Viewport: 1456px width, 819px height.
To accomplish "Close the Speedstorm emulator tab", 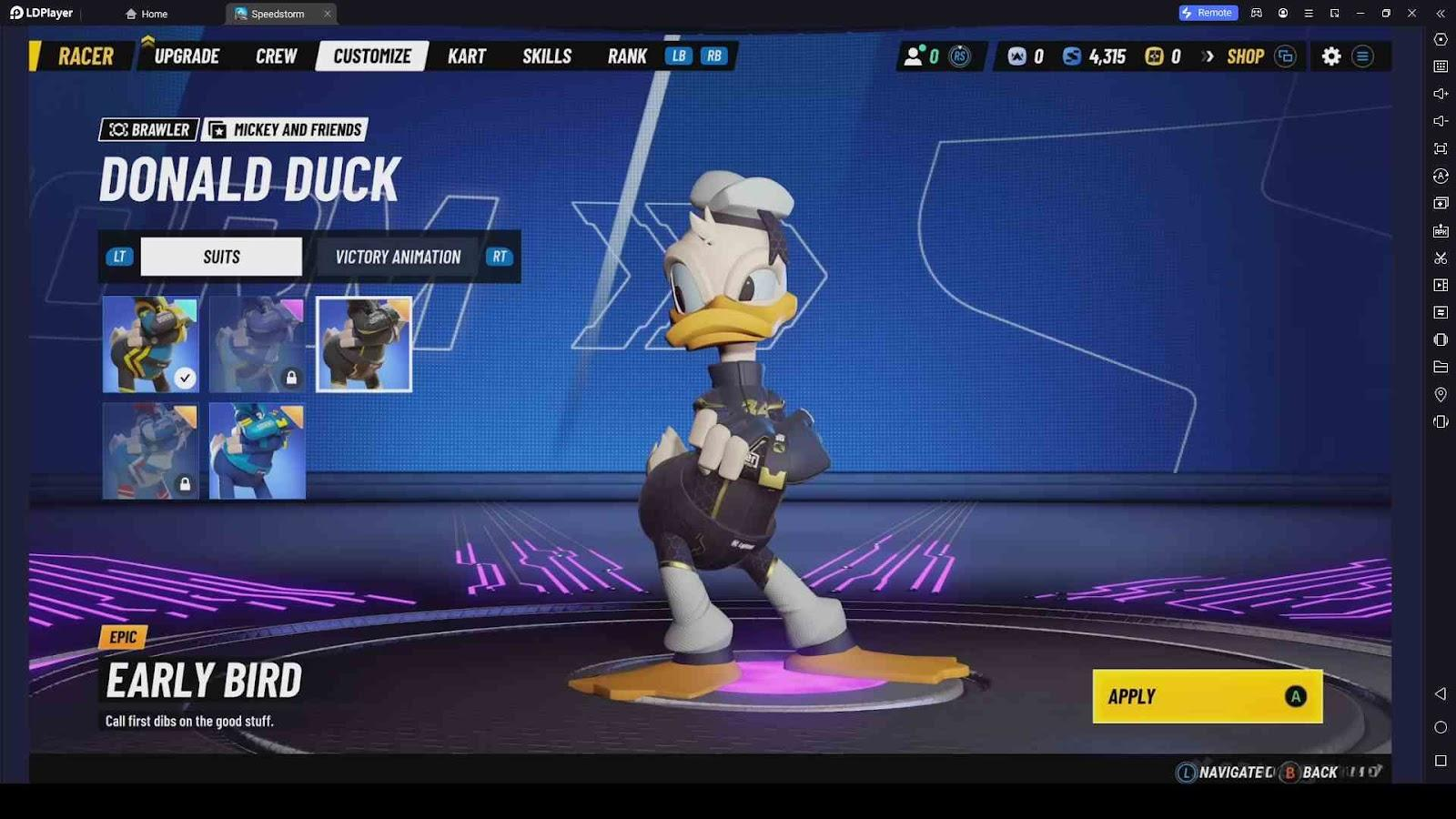I will point(328,14).
